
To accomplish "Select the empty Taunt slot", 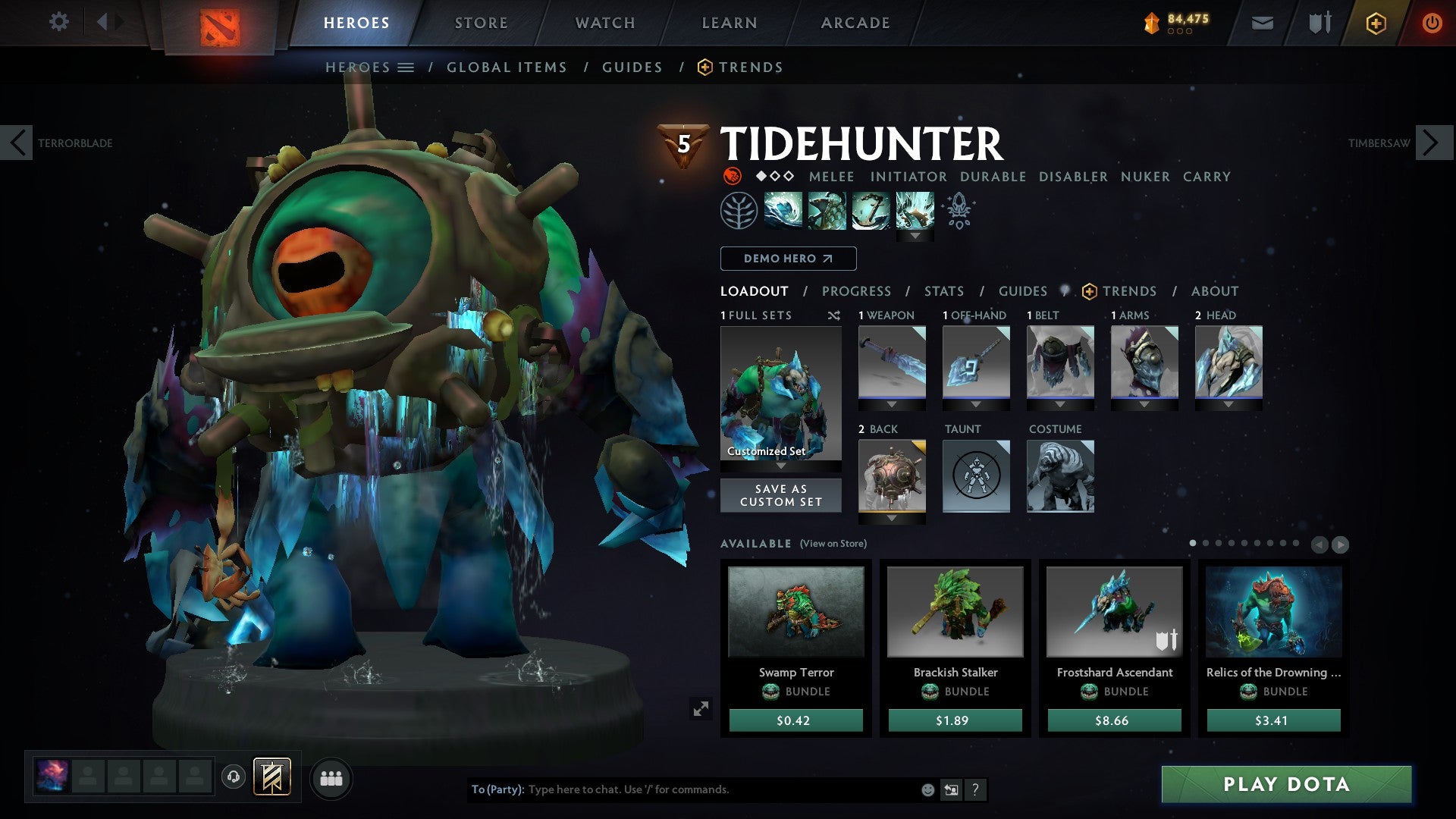I will coord(975,476).
